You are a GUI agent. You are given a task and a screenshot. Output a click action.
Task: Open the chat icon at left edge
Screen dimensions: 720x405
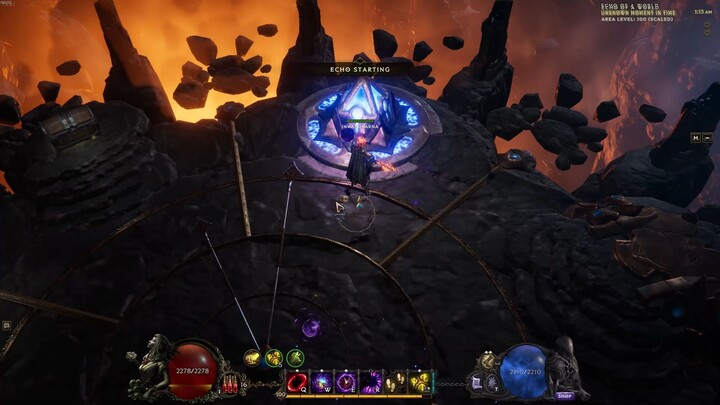pyautogui.click(x=6, y=325)
